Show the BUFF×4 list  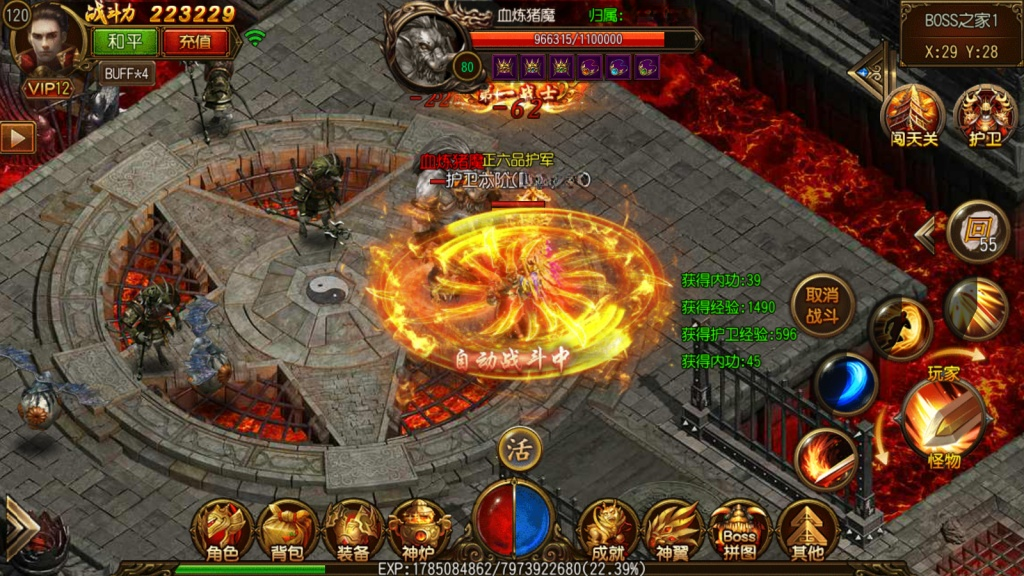click(x=127, y=73)
